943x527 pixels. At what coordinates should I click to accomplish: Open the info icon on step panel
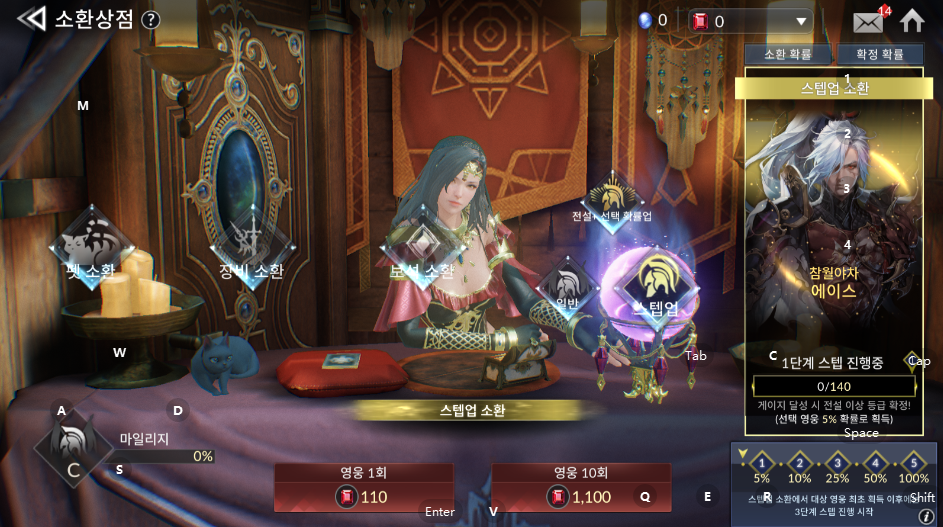[926, 516]
